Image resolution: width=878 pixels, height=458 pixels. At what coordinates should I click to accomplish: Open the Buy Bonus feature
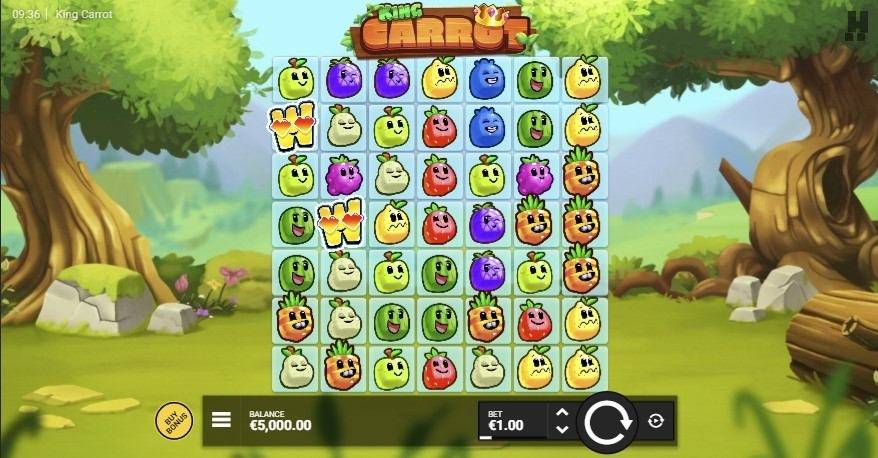[174, 420]
